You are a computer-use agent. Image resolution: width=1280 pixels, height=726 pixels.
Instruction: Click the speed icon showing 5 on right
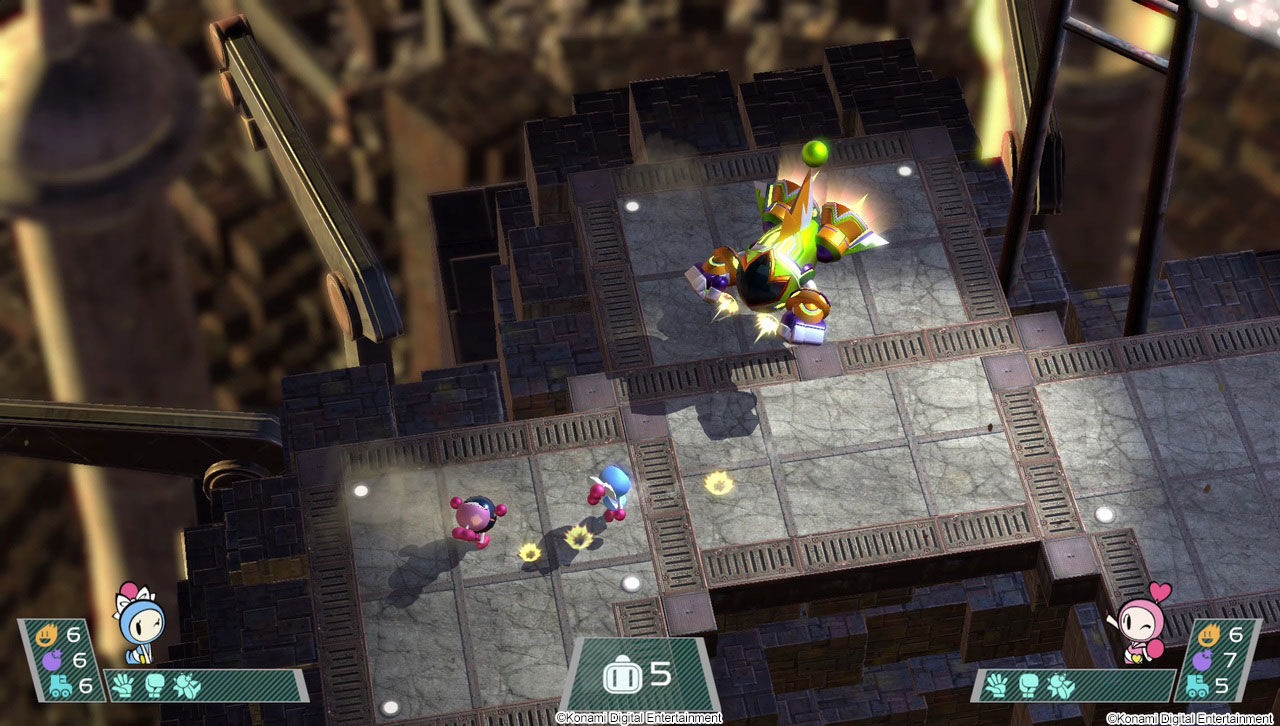(1196, 684)
